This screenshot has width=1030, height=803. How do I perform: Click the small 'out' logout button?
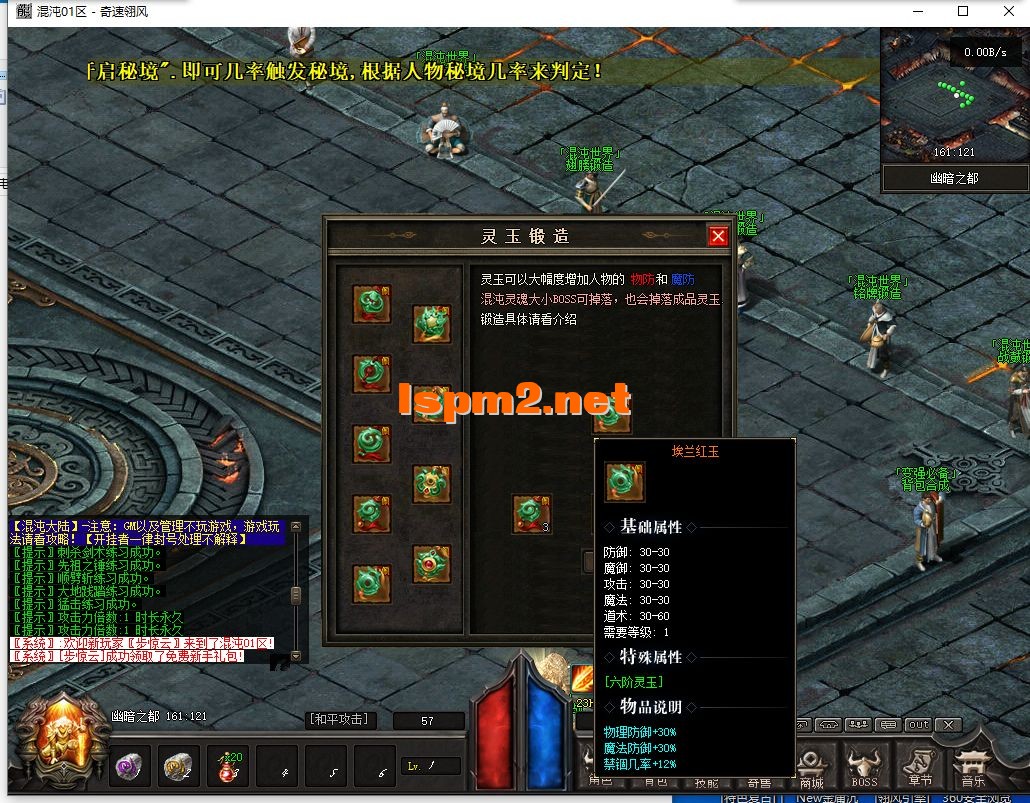918,725
